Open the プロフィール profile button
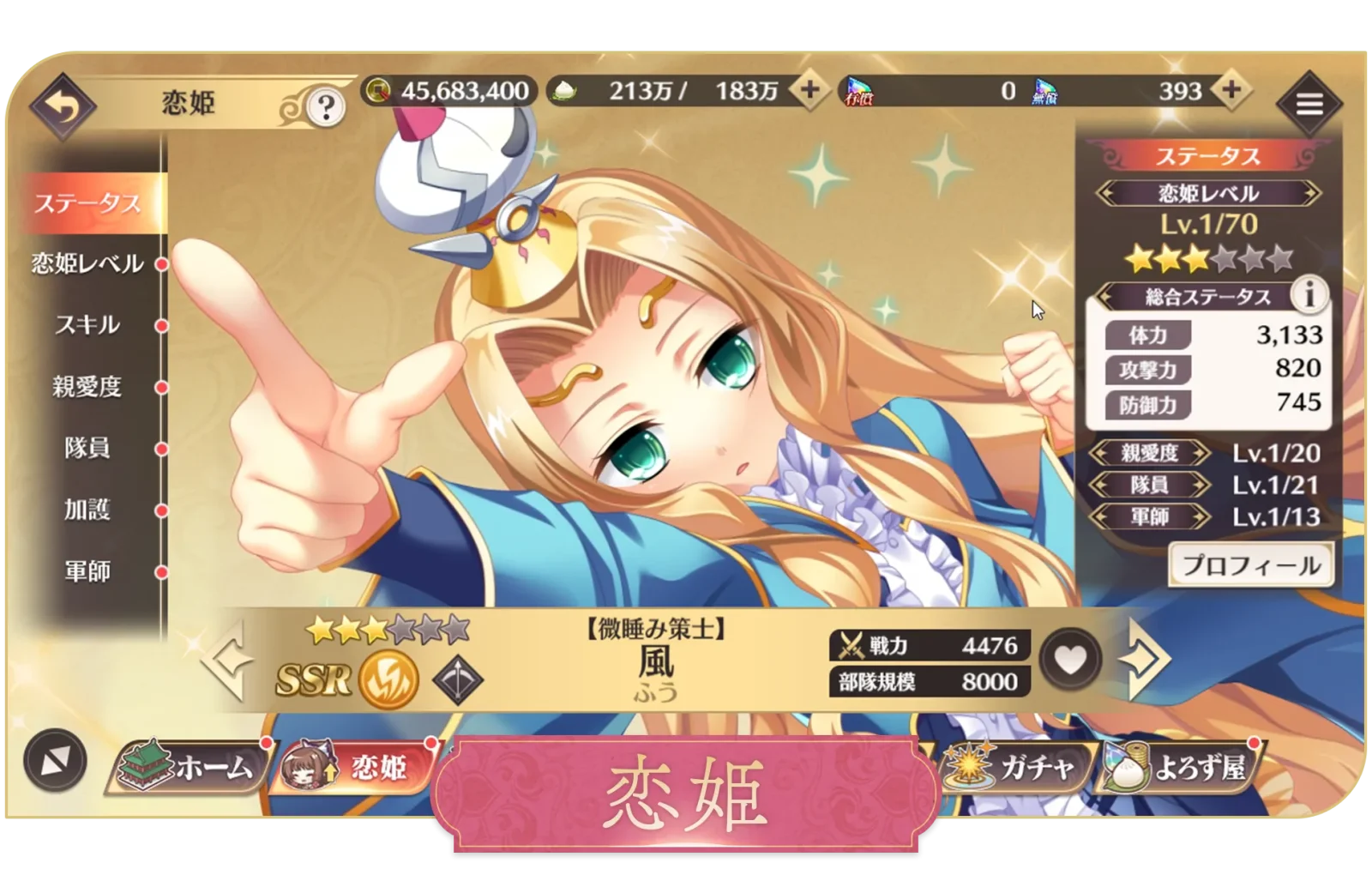1372x869 pixels. point(1252,564)
